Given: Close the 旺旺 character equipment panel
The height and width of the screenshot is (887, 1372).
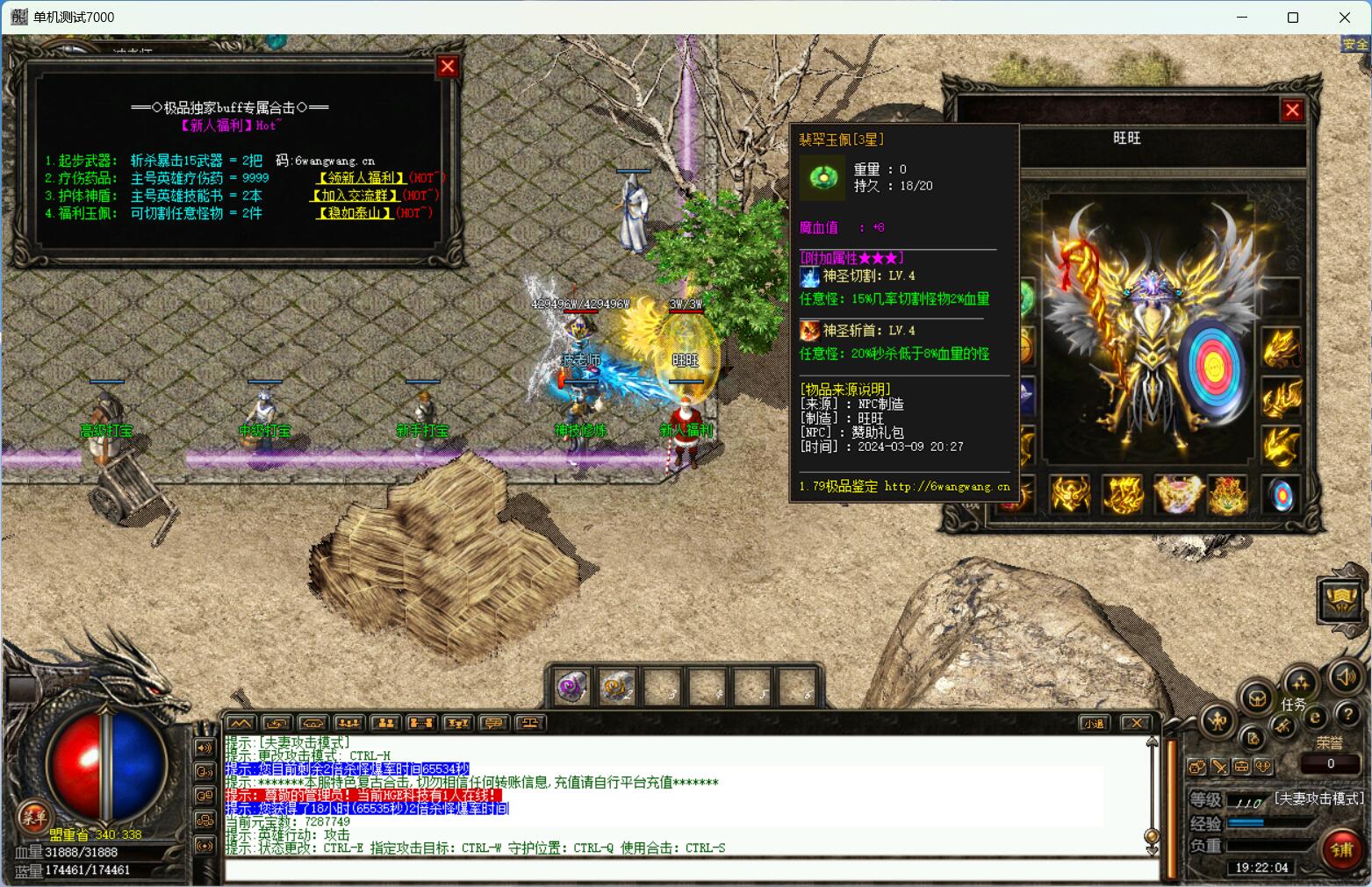Looking at the screenshot, I should coord(1291,111).
